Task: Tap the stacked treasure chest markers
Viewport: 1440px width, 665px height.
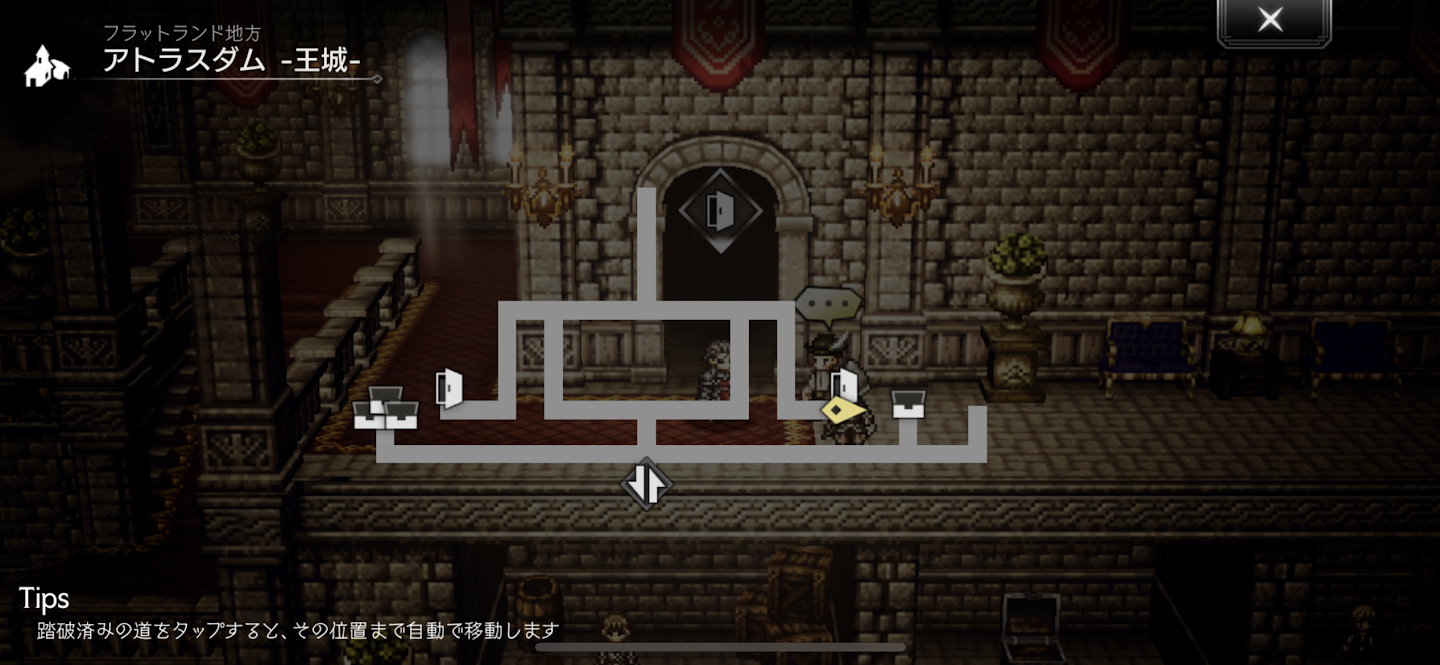Action: coord(386,408)
